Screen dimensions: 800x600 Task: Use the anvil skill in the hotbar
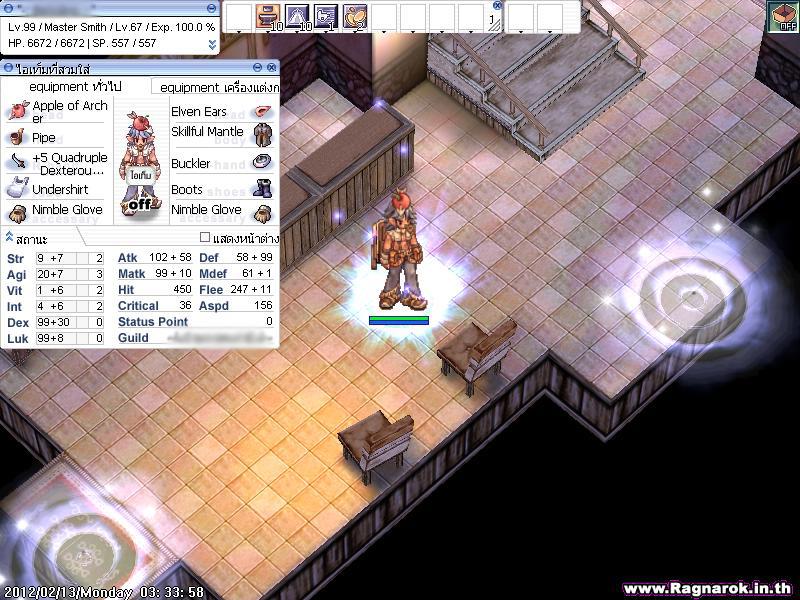click(x=267, y=16)
